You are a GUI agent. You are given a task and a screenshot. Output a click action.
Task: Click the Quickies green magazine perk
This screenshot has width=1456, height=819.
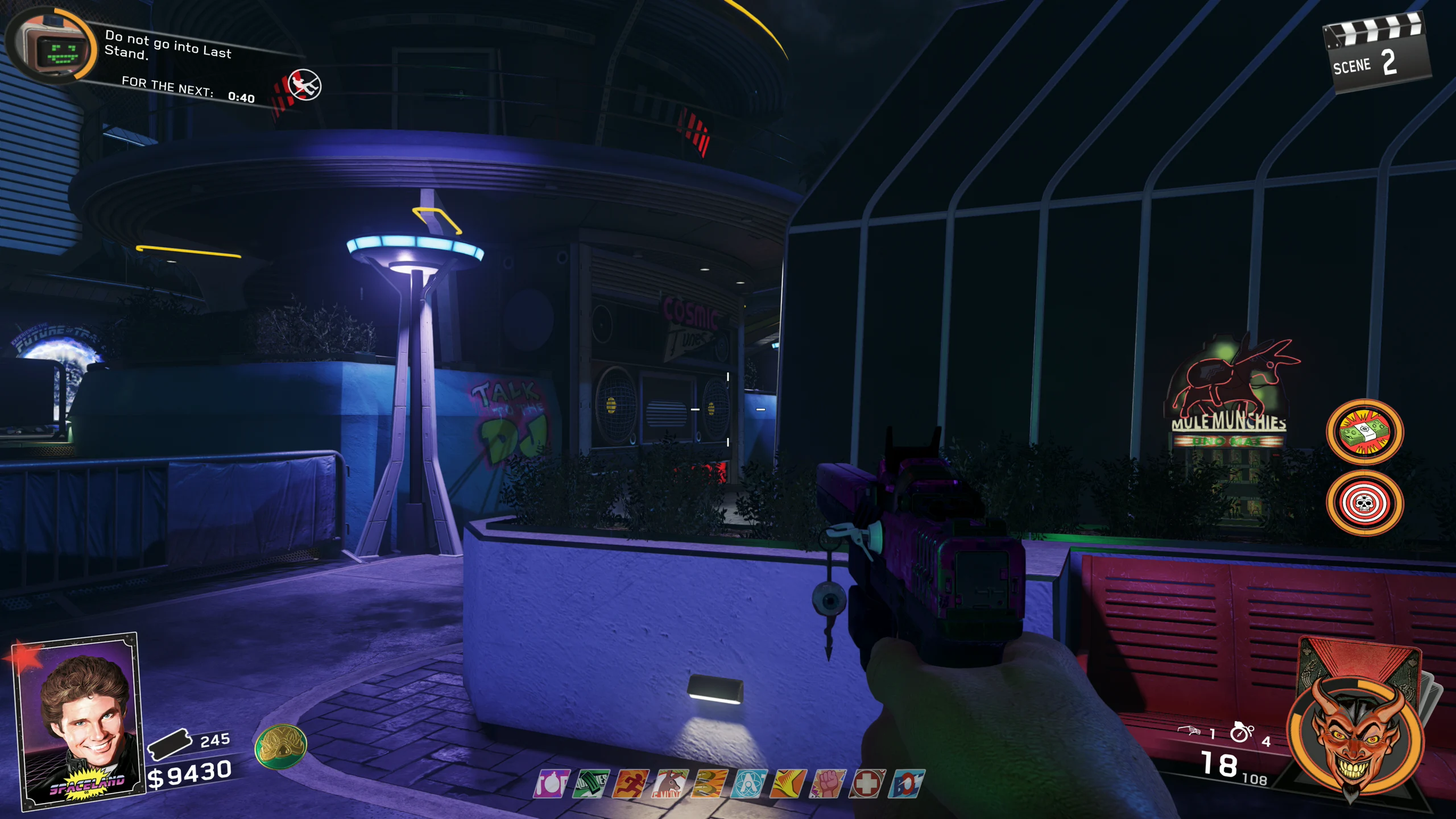click(590, 784)
